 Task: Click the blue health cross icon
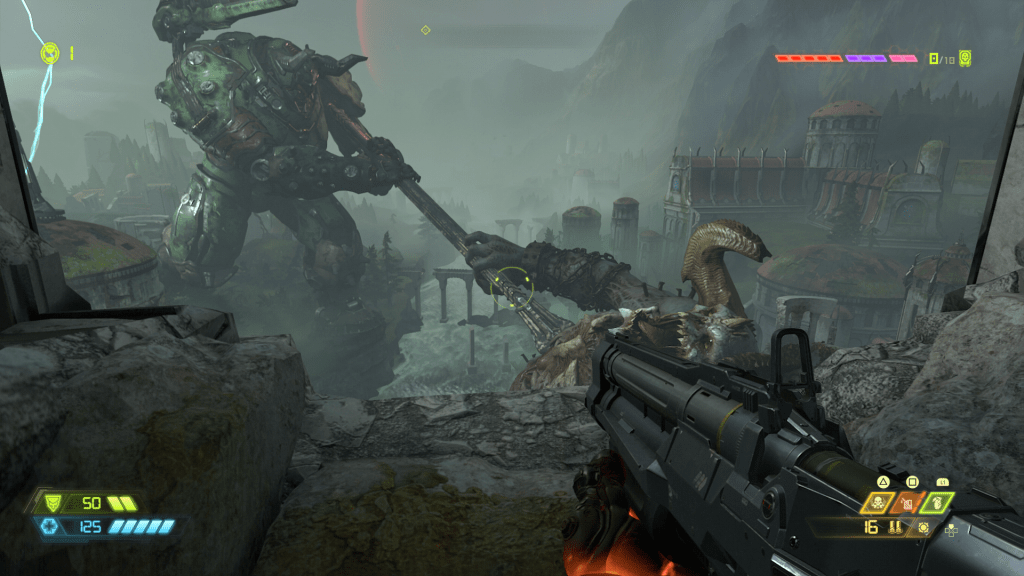pyautogui.click(x=47, y=526)
